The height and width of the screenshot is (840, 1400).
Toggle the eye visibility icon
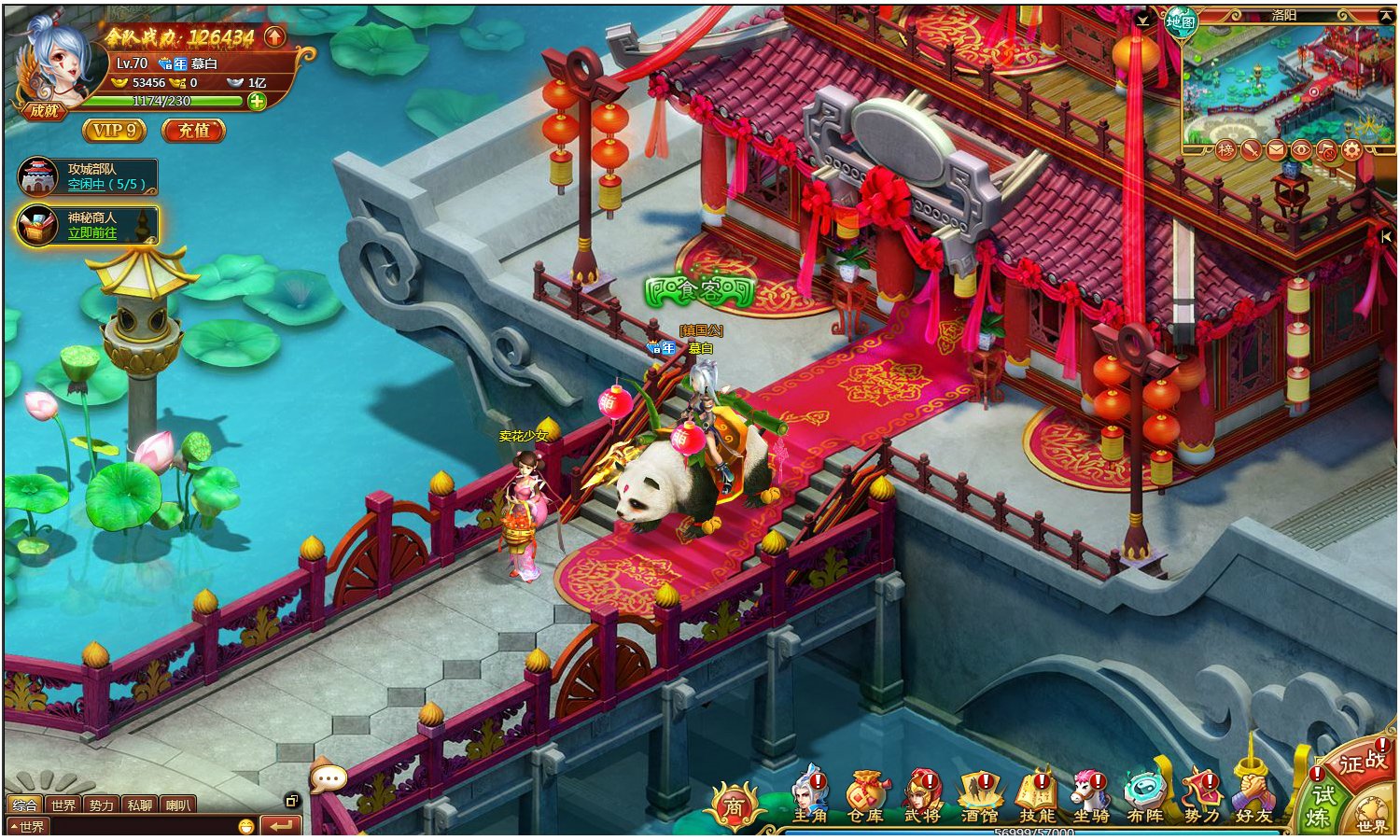coord(1301,149)
